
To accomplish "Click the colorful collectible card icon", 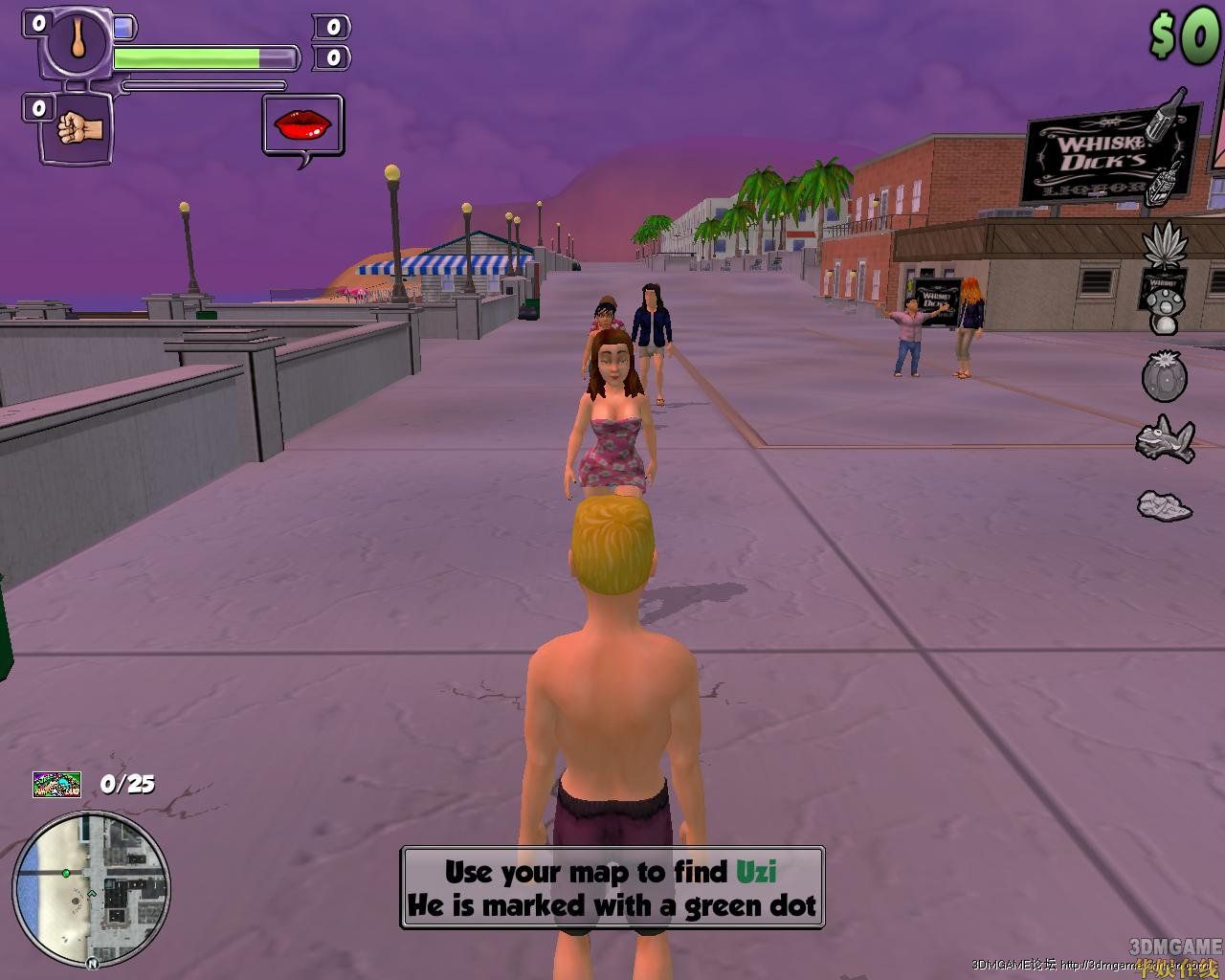I will click(56, 785).
